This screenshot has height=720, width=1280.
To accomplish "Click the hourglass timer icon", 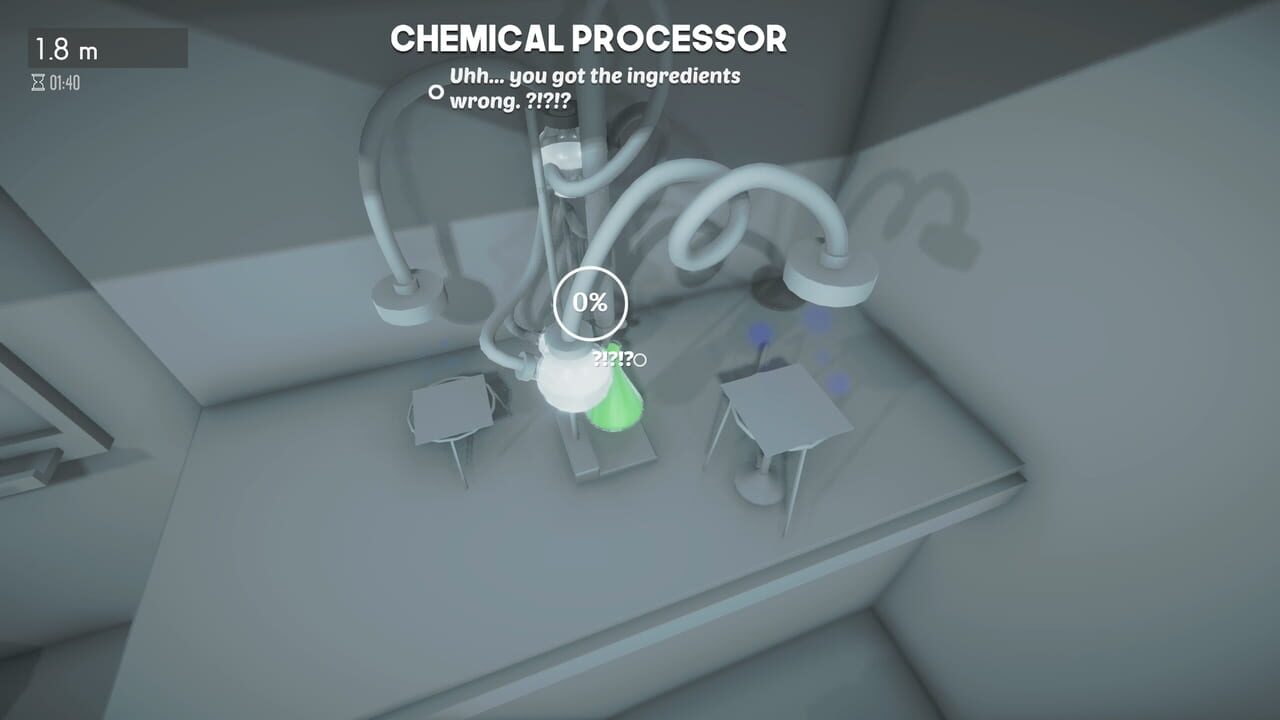I will pos(38,84).
